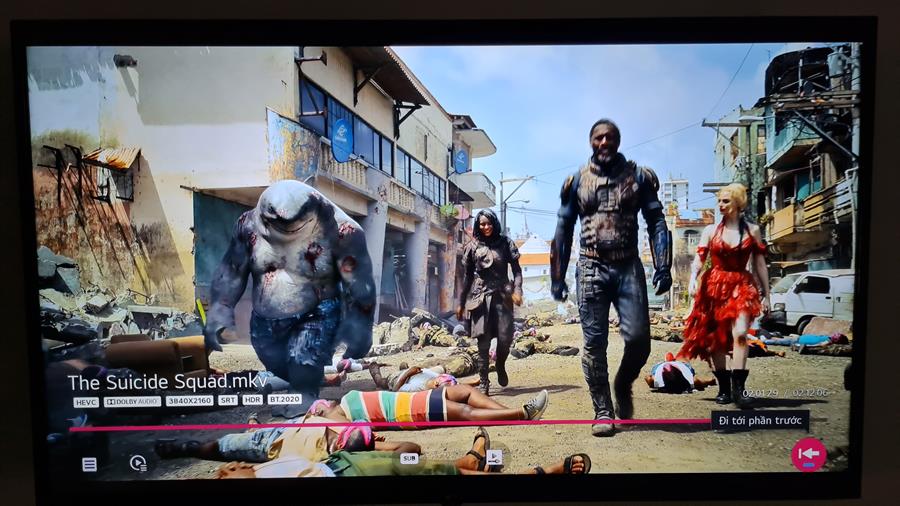Viewport: 900px width, 506px height.
Task: Toggle the SUB subtitle button
Action: pyautogui.click(x=409, y=458)
